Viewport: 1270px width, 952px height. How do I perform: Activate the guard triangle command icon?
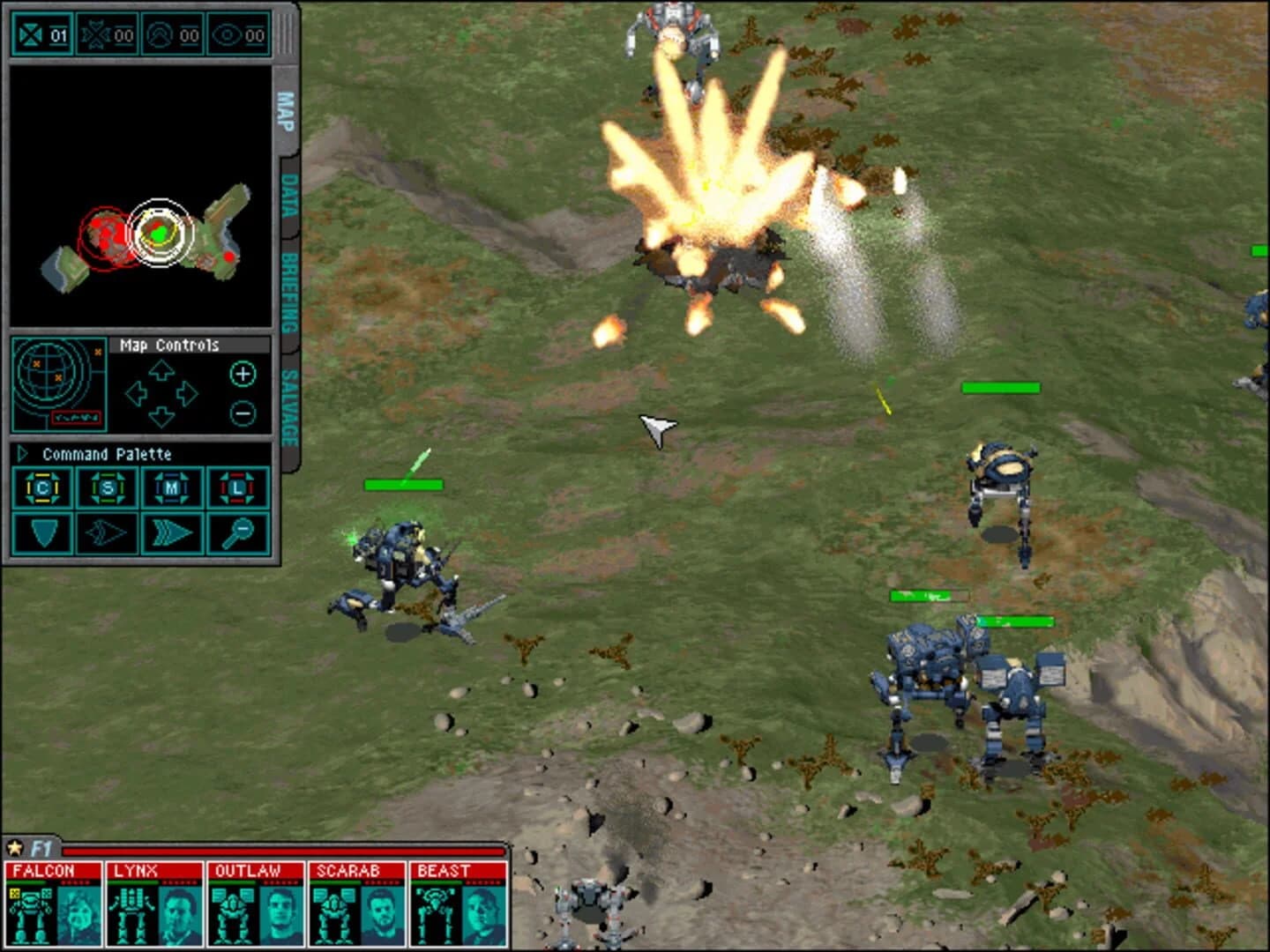click(44, 532)
